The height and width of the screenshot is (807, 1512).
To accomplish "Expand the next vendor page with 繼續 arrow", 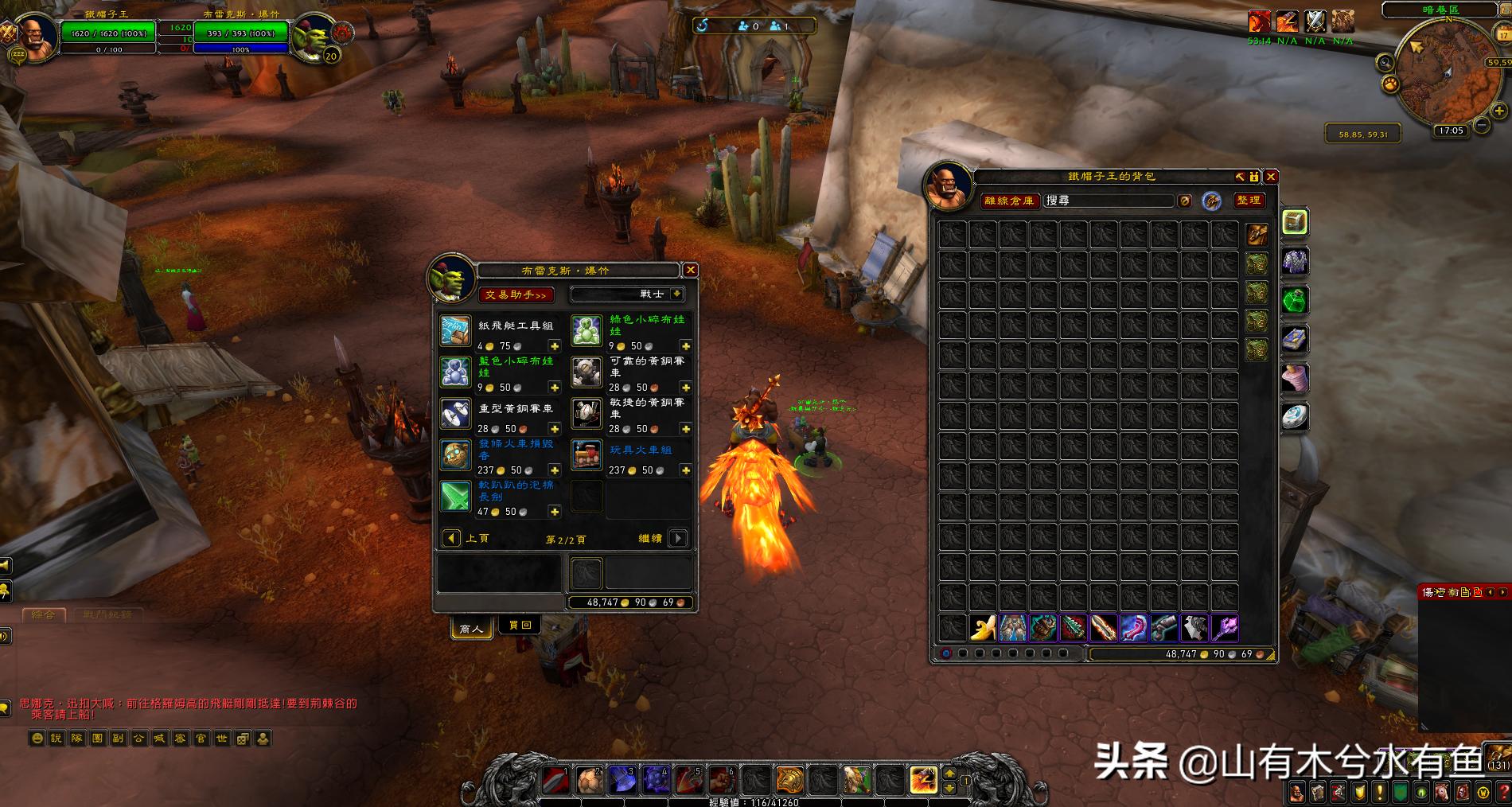I will [677, 538].
